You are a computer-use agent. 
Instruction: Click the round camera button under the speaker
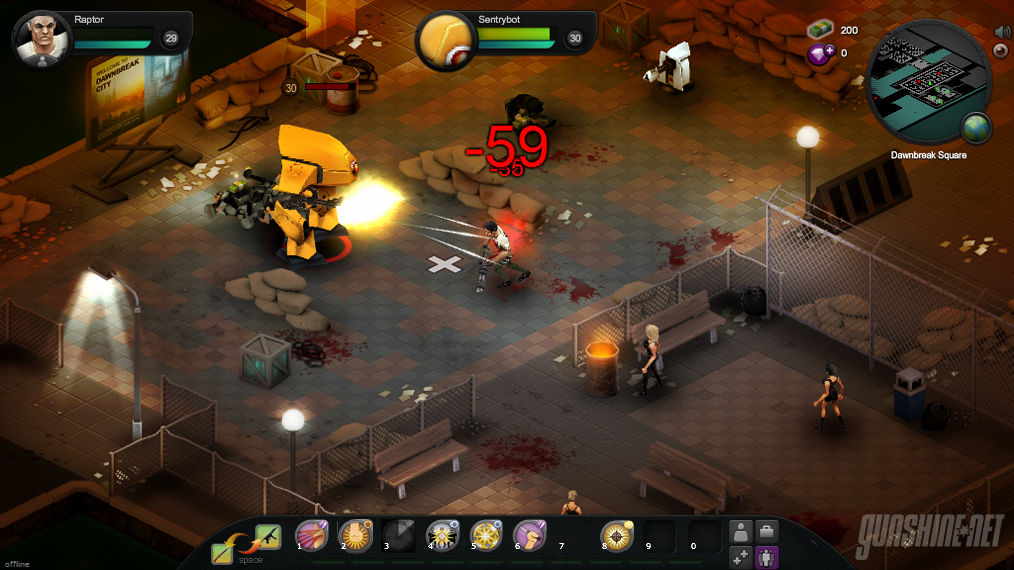[x=1000, y=51]
